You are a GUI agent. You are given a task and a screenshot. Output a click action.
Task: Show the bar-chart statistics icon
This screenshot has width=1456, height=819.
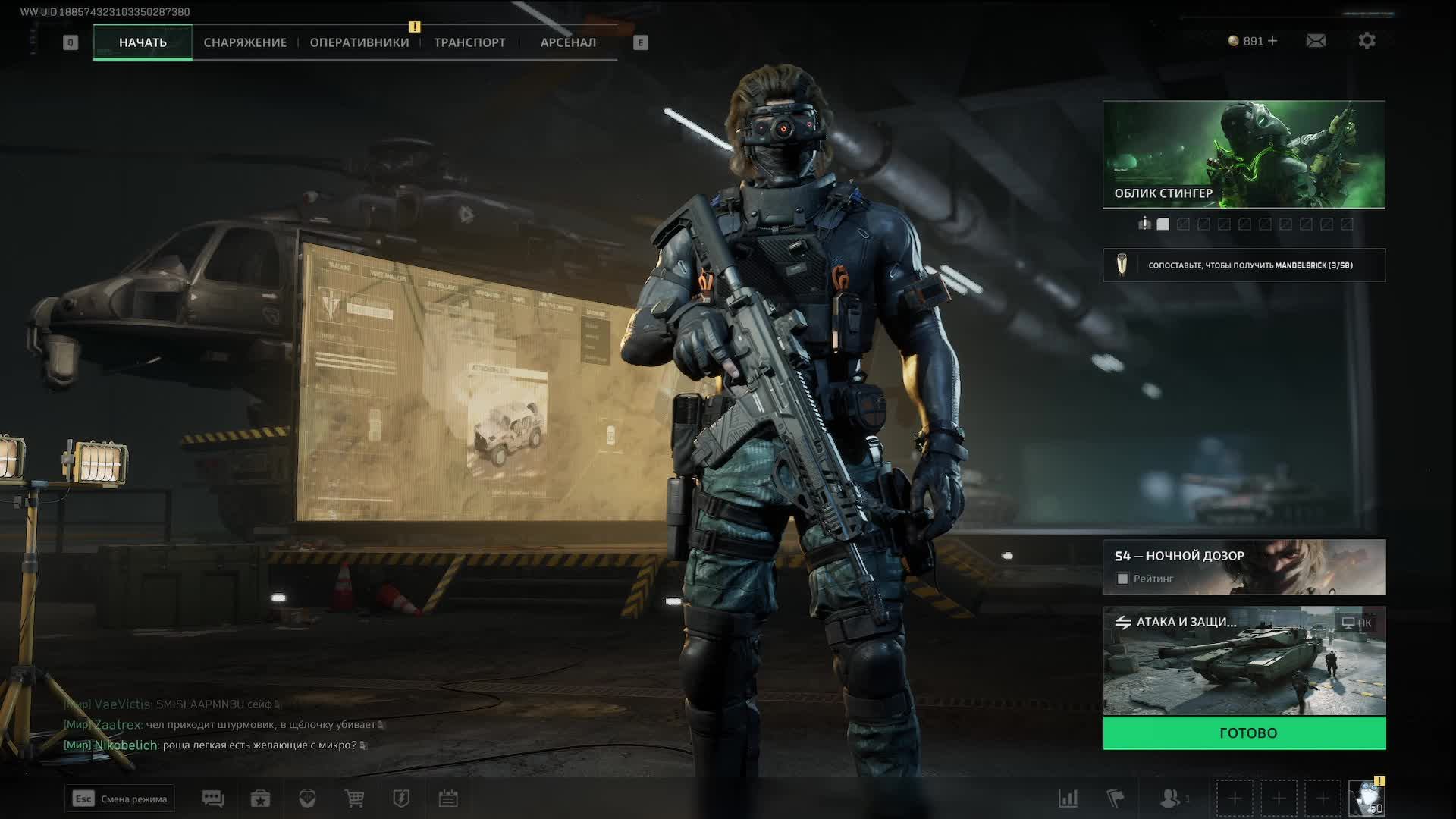coord(1068,799)
